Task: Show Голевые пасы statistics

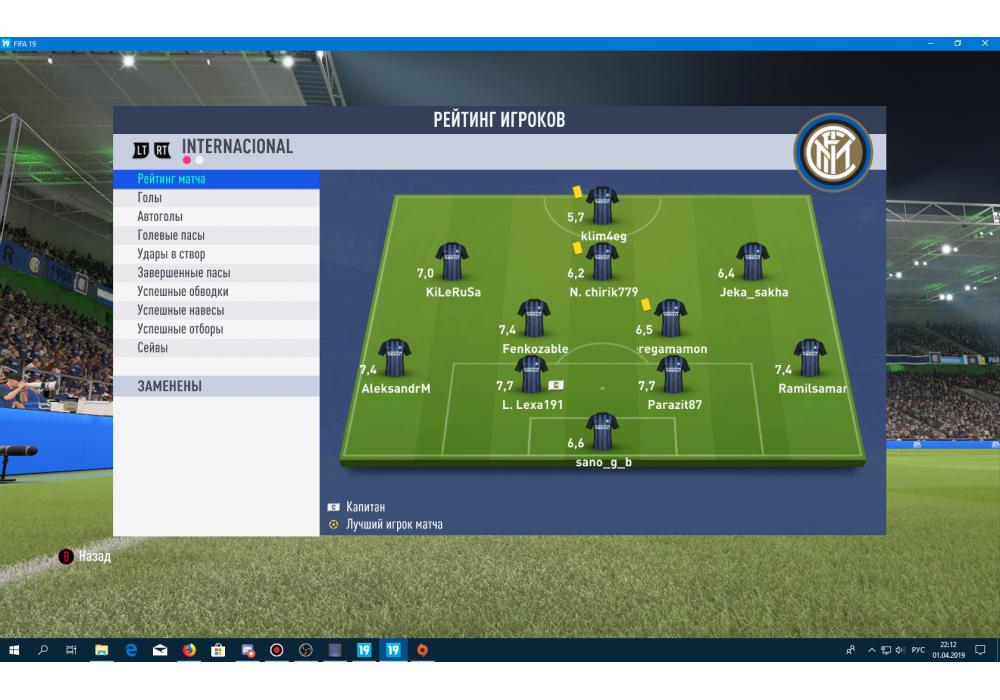Action: click(x=171, y=236)
